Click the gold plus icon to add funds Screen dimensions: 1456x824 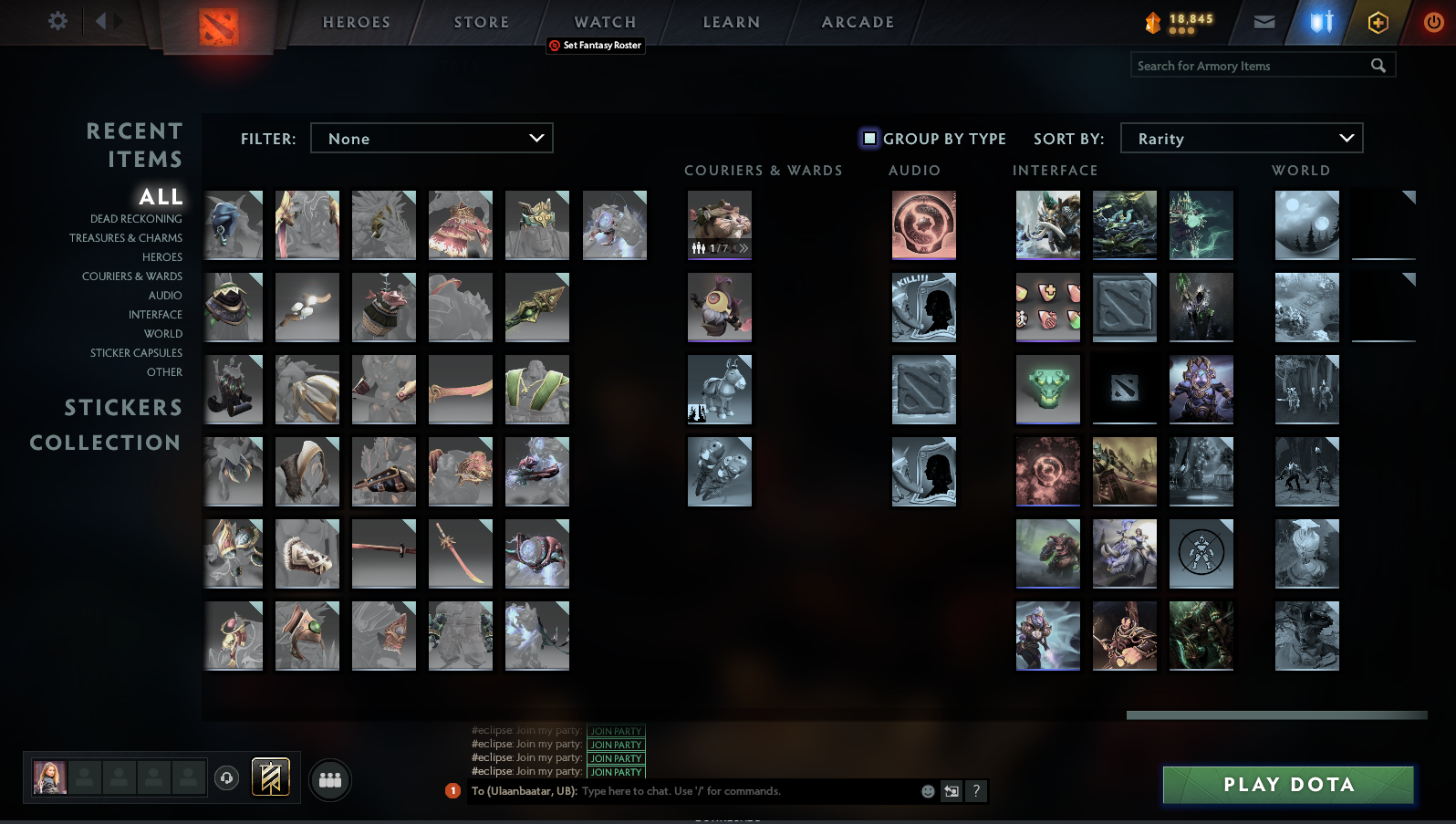pos(1378,22)
